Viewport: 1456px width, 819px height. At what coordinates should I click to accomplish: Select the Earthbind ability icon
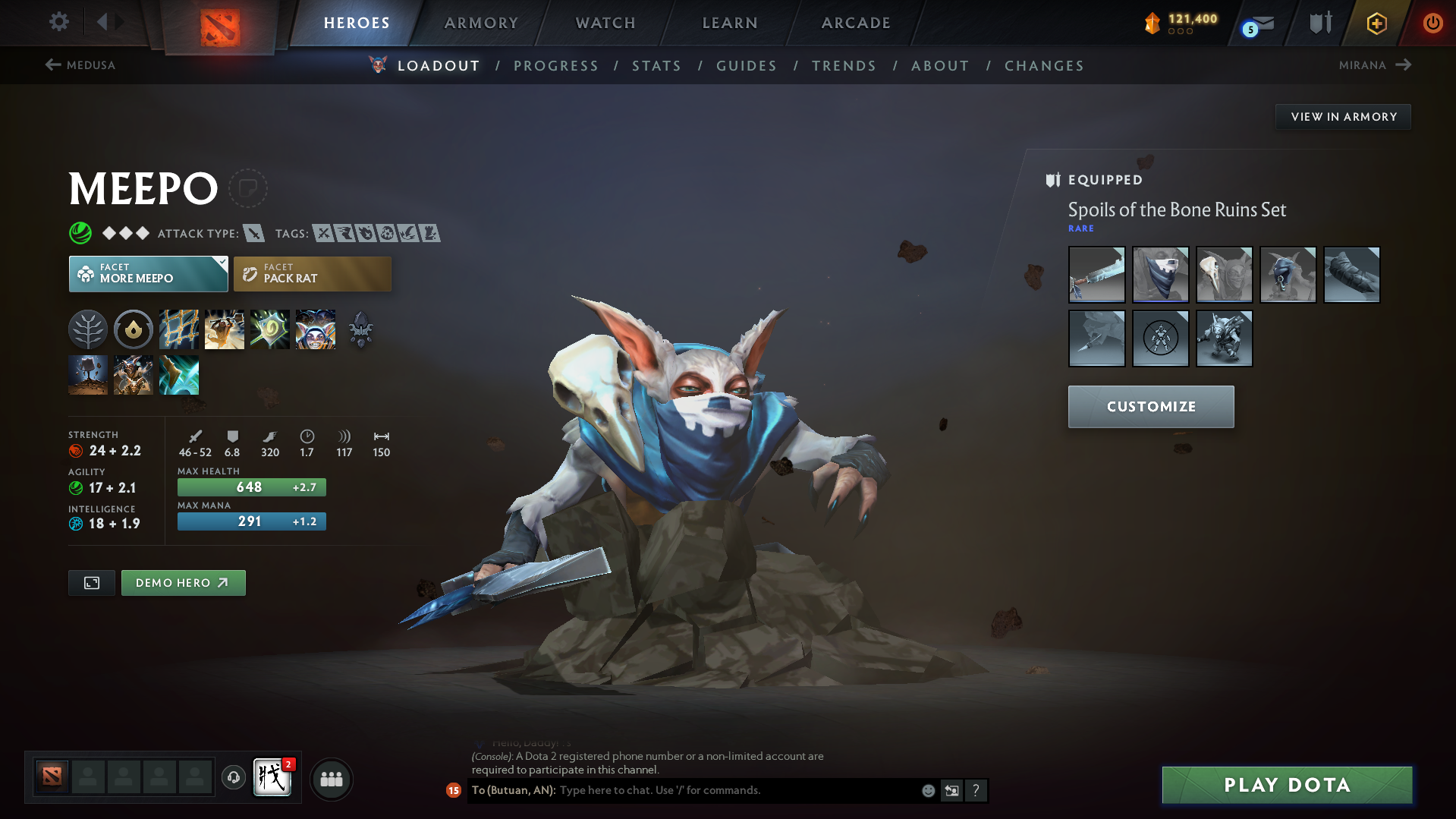[x=179, y=329]
